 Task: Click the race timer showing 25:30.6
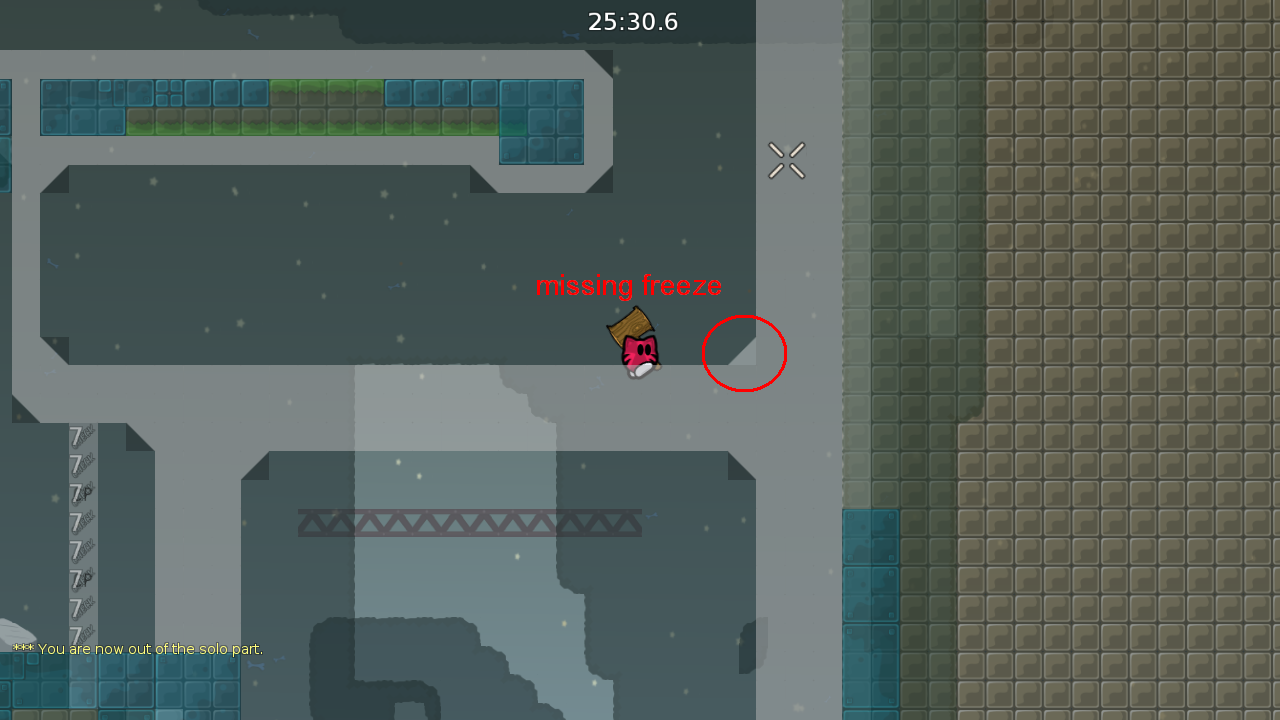[x=633, y=21]
